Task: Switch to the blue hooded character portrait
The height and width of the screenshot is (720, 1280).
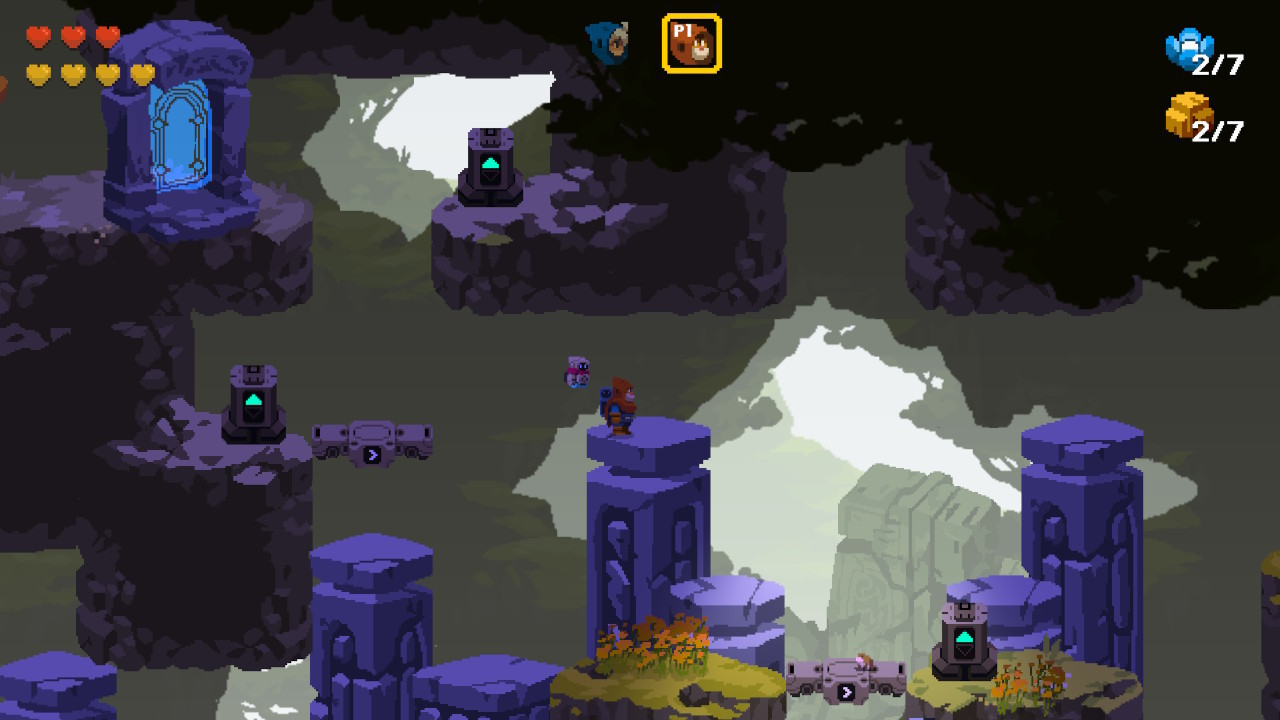Action: point(607,43)
